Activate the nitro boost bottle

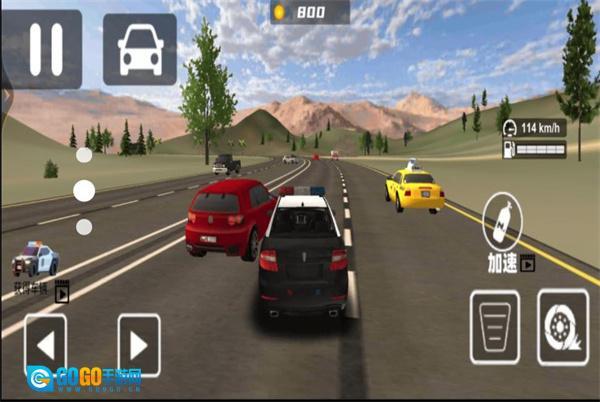click(502, 221)
